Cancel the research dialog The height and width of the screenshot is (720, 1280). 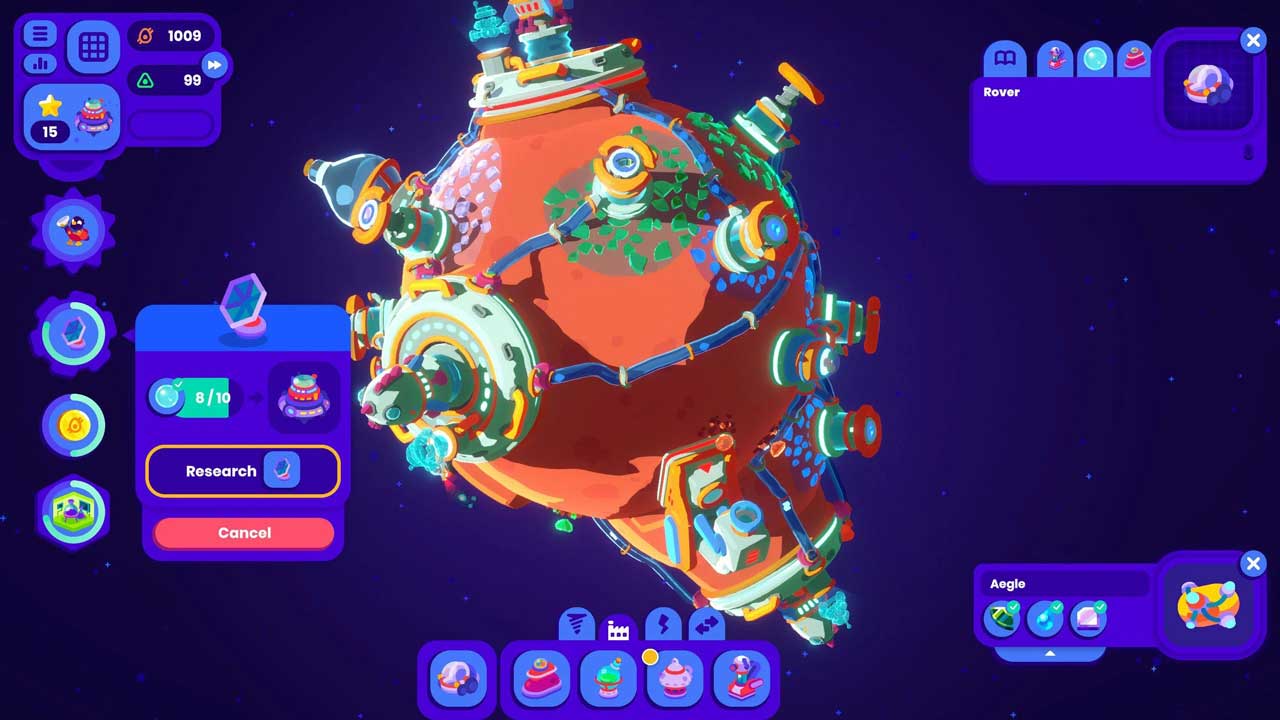pyautogui.click(x=244, y=533)
